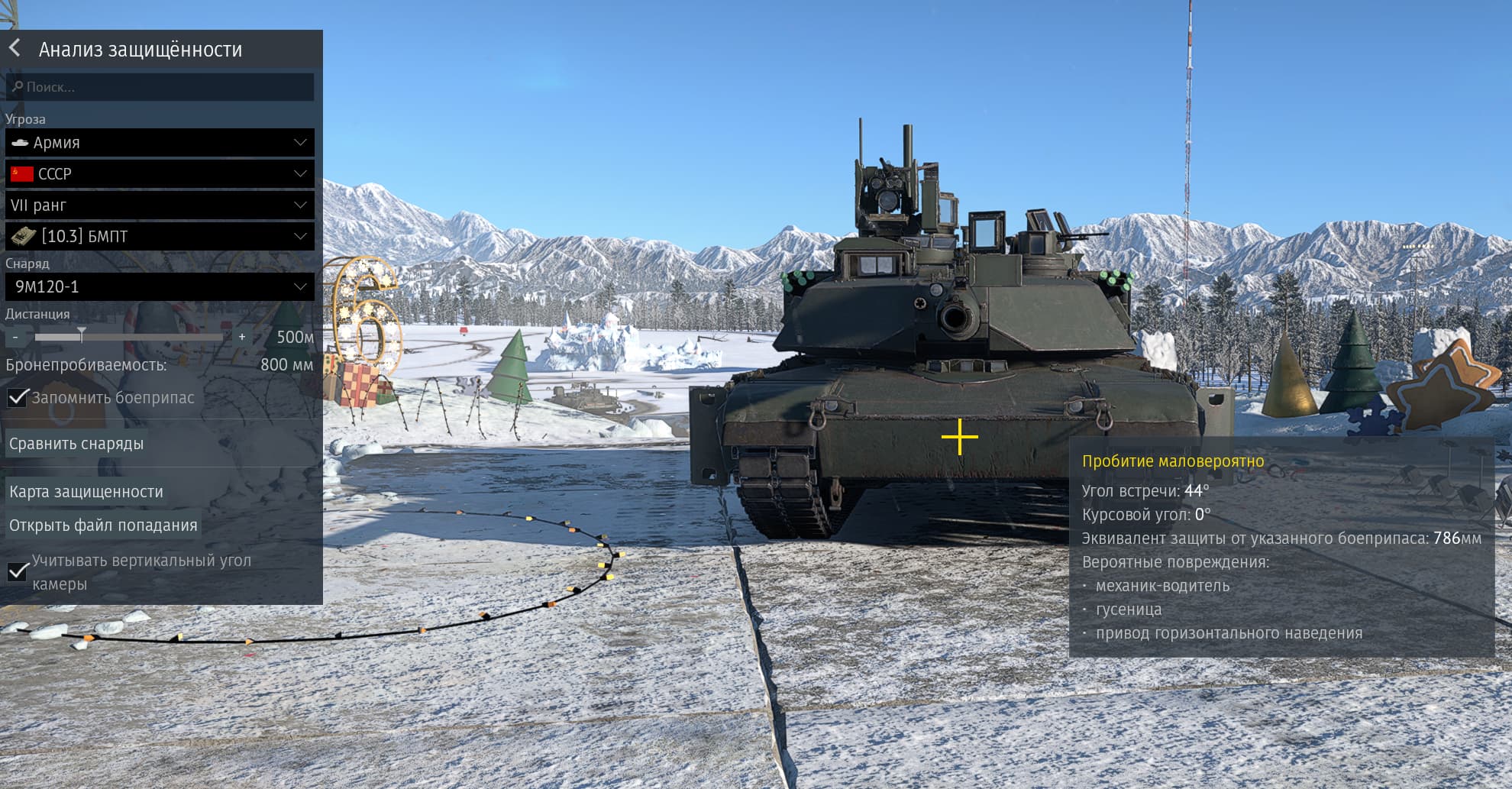Screen dimensions: 1512x789
Task: Open the Армия threat type dropdown
Action: (160, 143)
